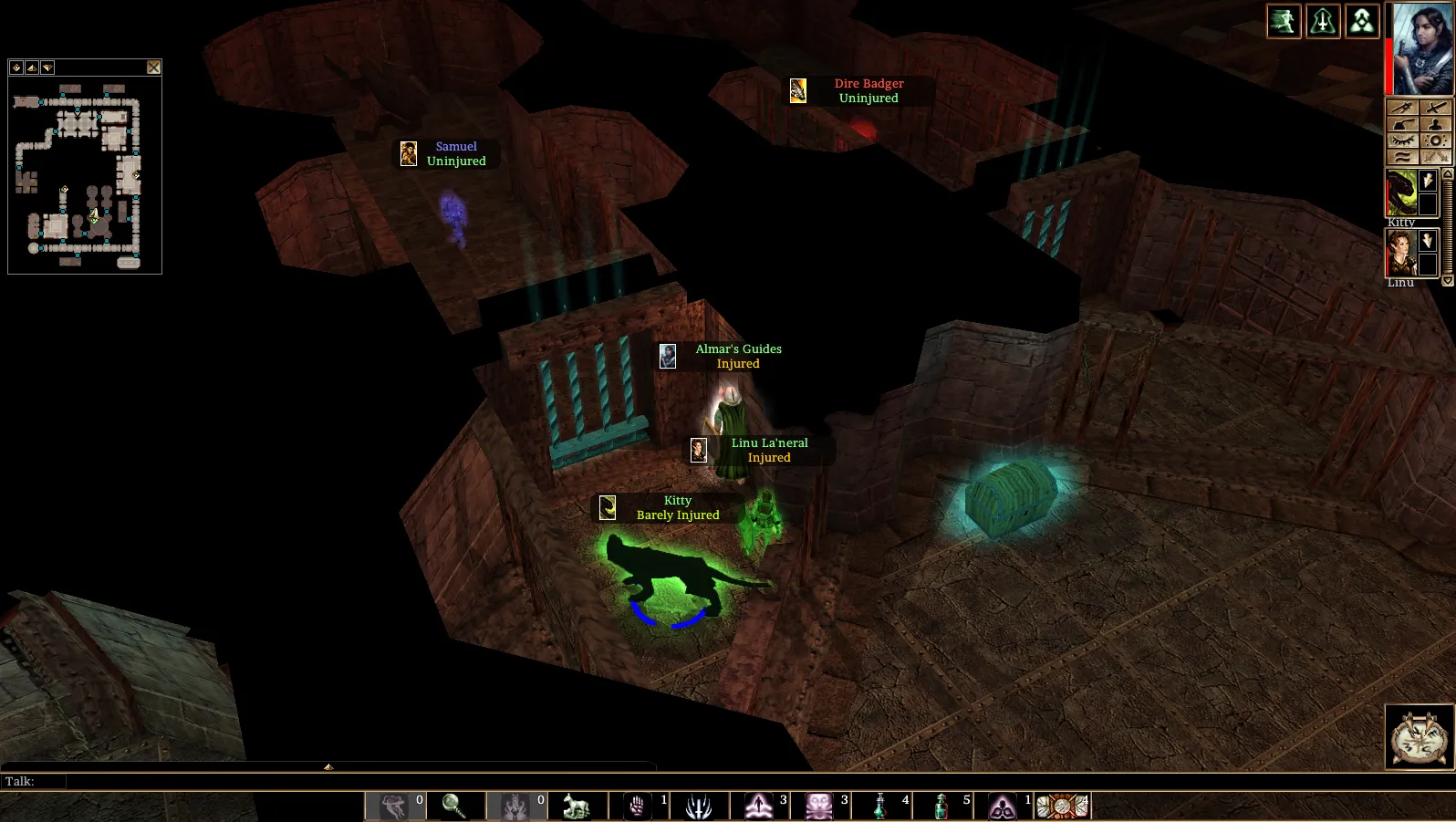This screenshot has width=1456, height=822.
Task: Expand the chat log arrow handle
Action: coord(328,766)
